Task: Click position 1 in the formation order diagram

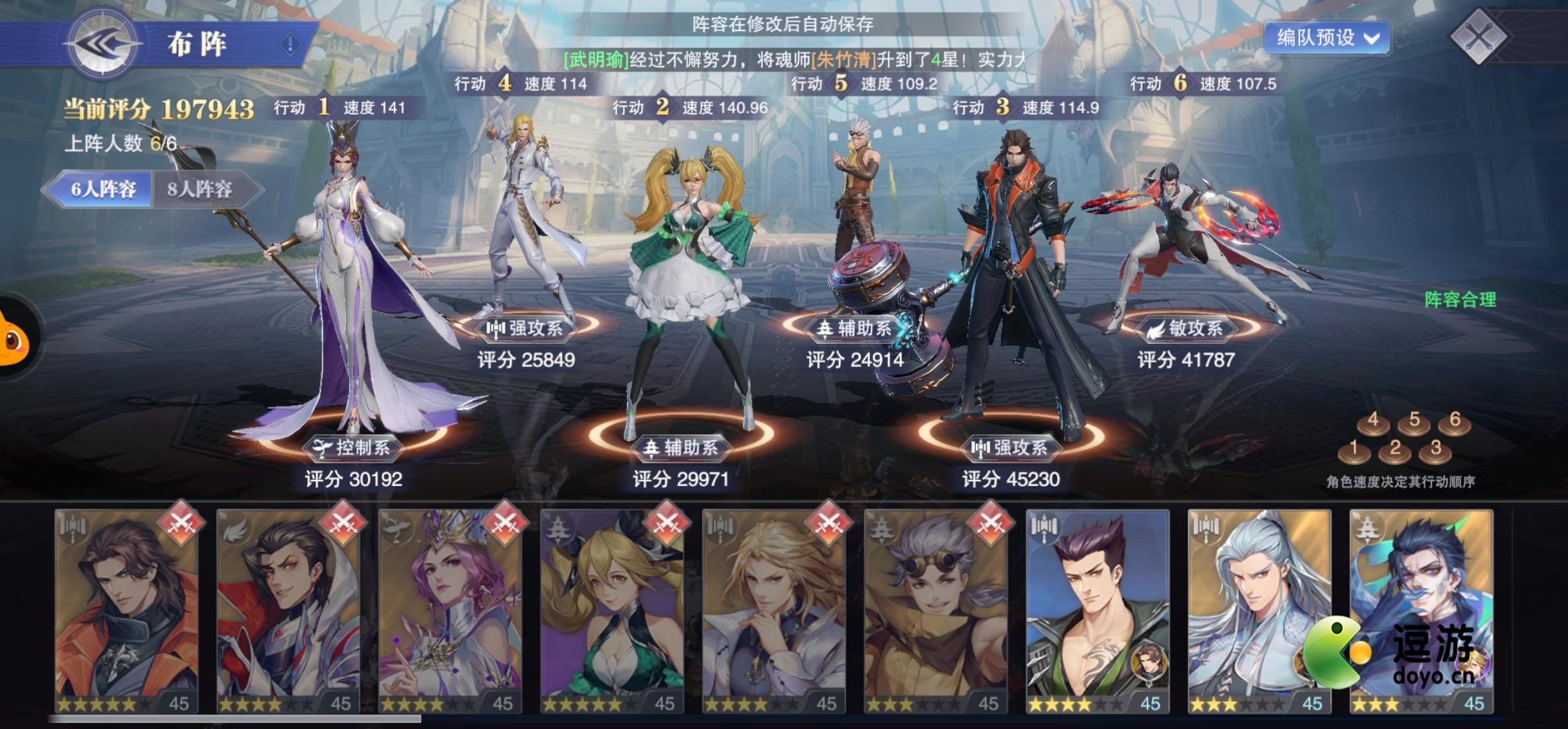Action: (x=1354, y=453)
